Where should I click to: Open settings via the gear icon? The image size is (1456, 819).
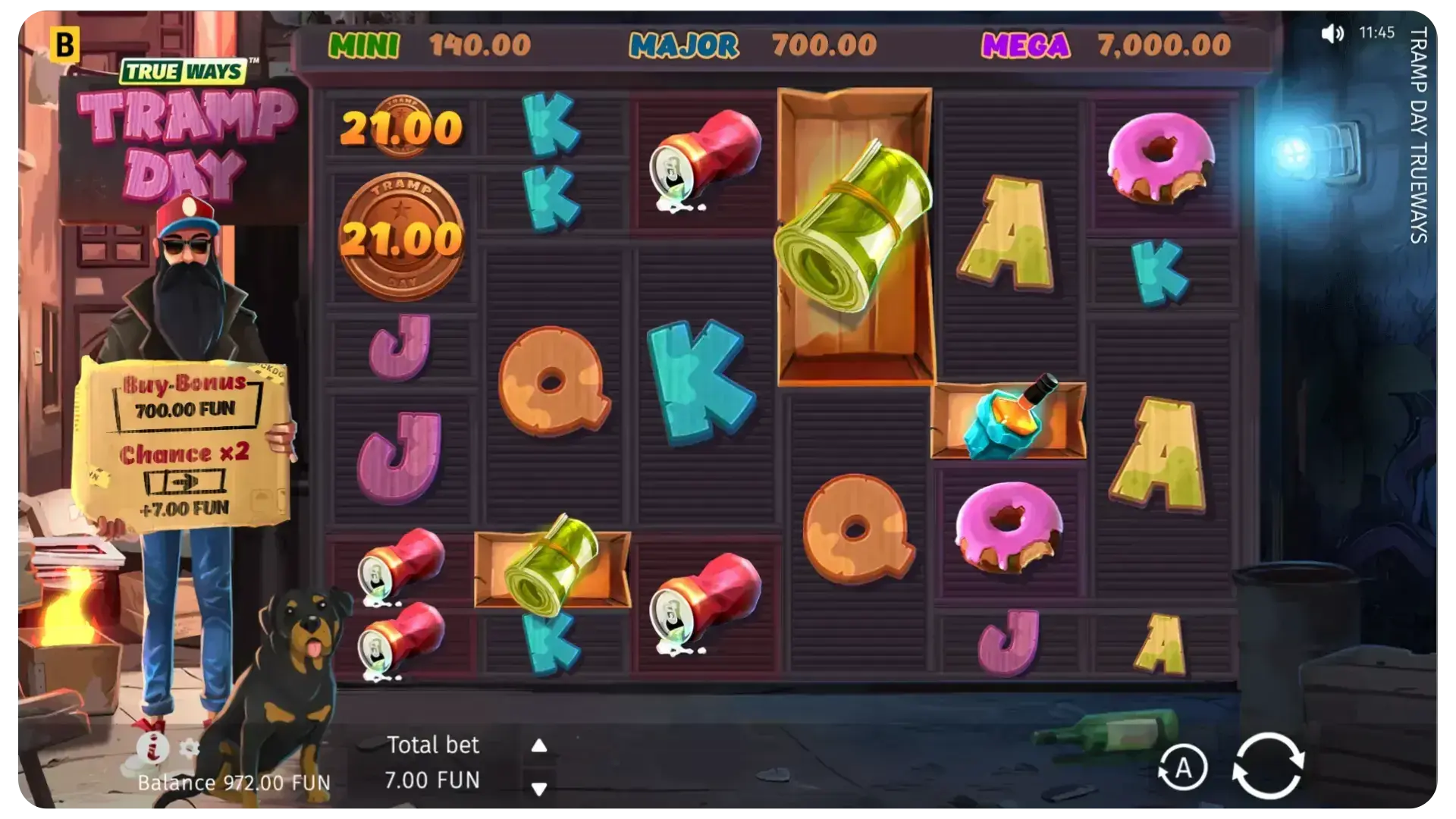click(189, 749)
